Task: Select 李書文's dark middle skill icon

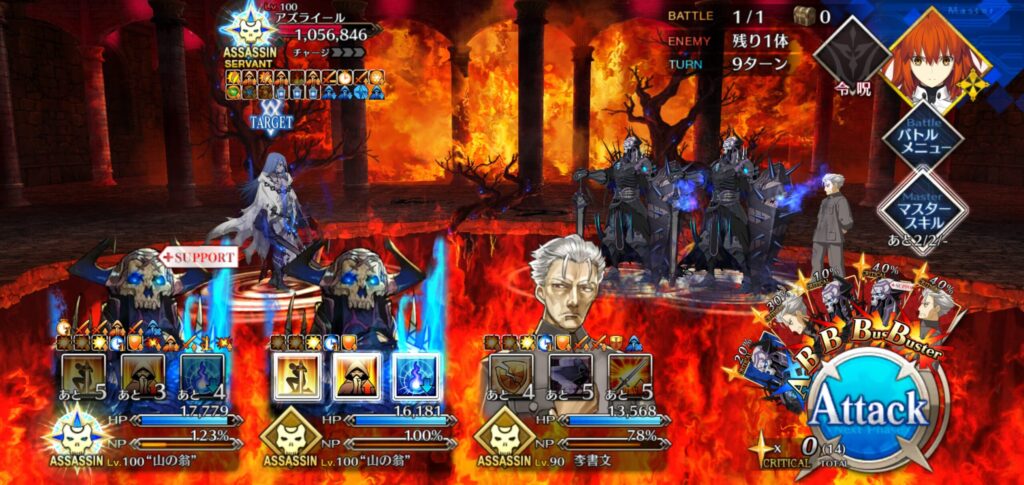Action: pos(569,376)
